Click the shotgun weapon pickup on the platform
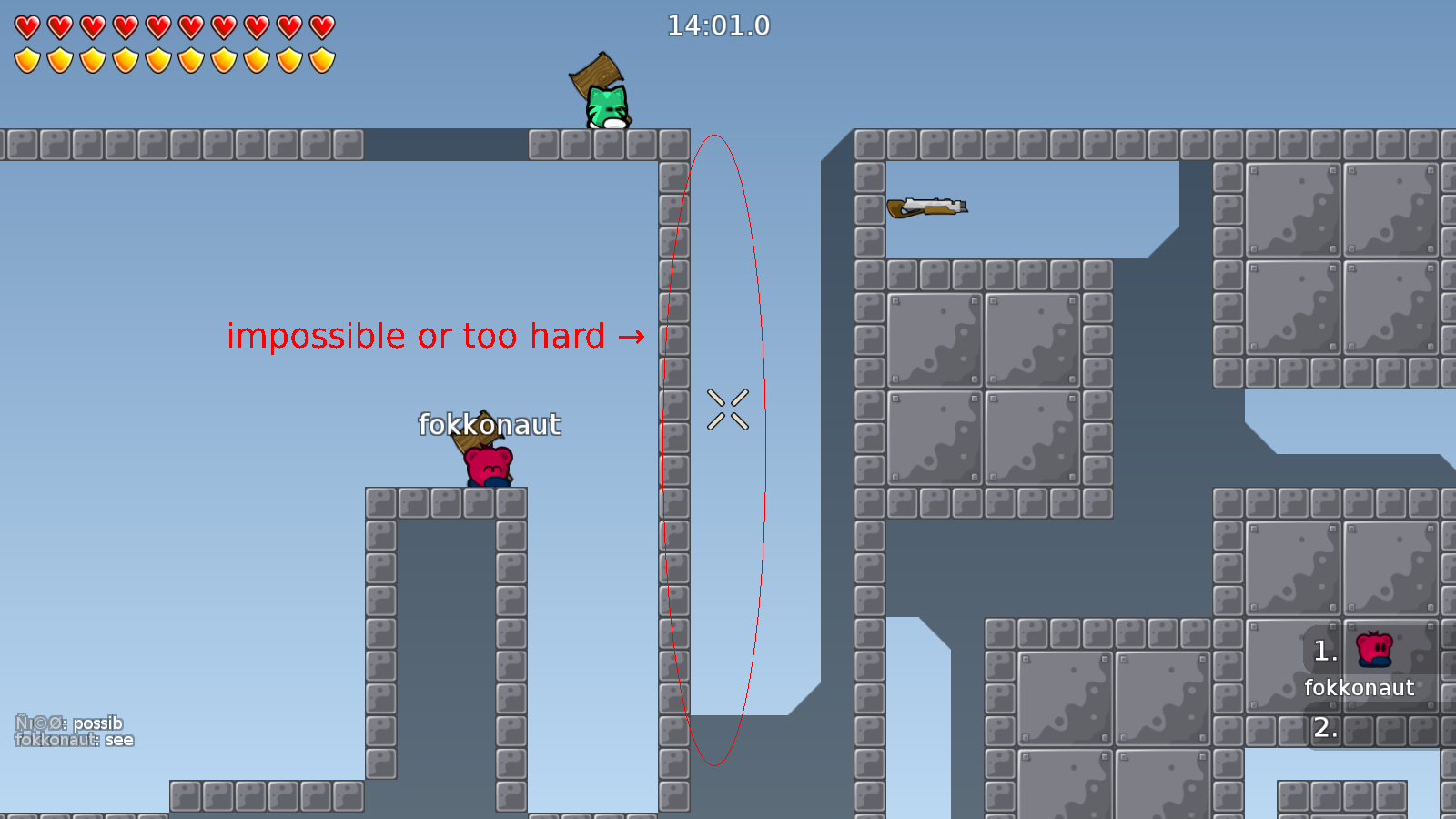Screen dimensions: 1456x819 click(926, 207)
